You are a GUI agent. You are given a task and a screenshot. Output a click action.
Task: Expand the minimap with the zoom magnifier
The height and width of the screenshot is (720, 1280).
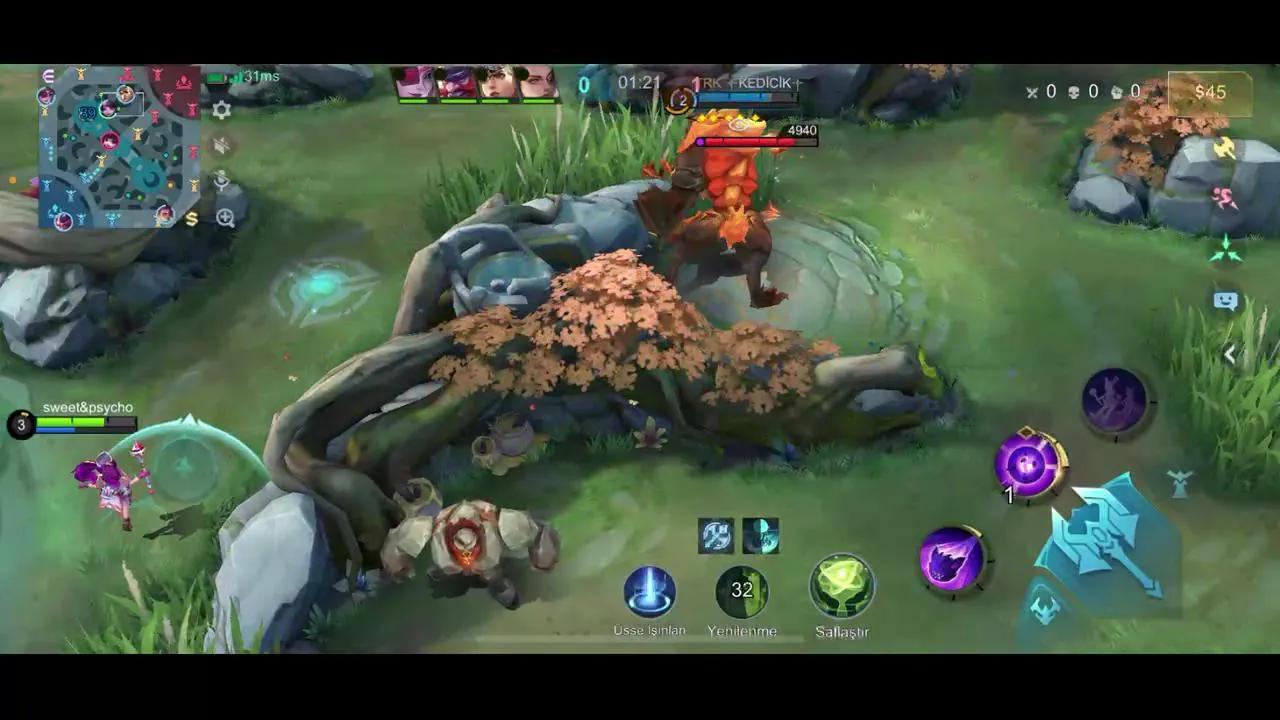click(x=224, y=217)
